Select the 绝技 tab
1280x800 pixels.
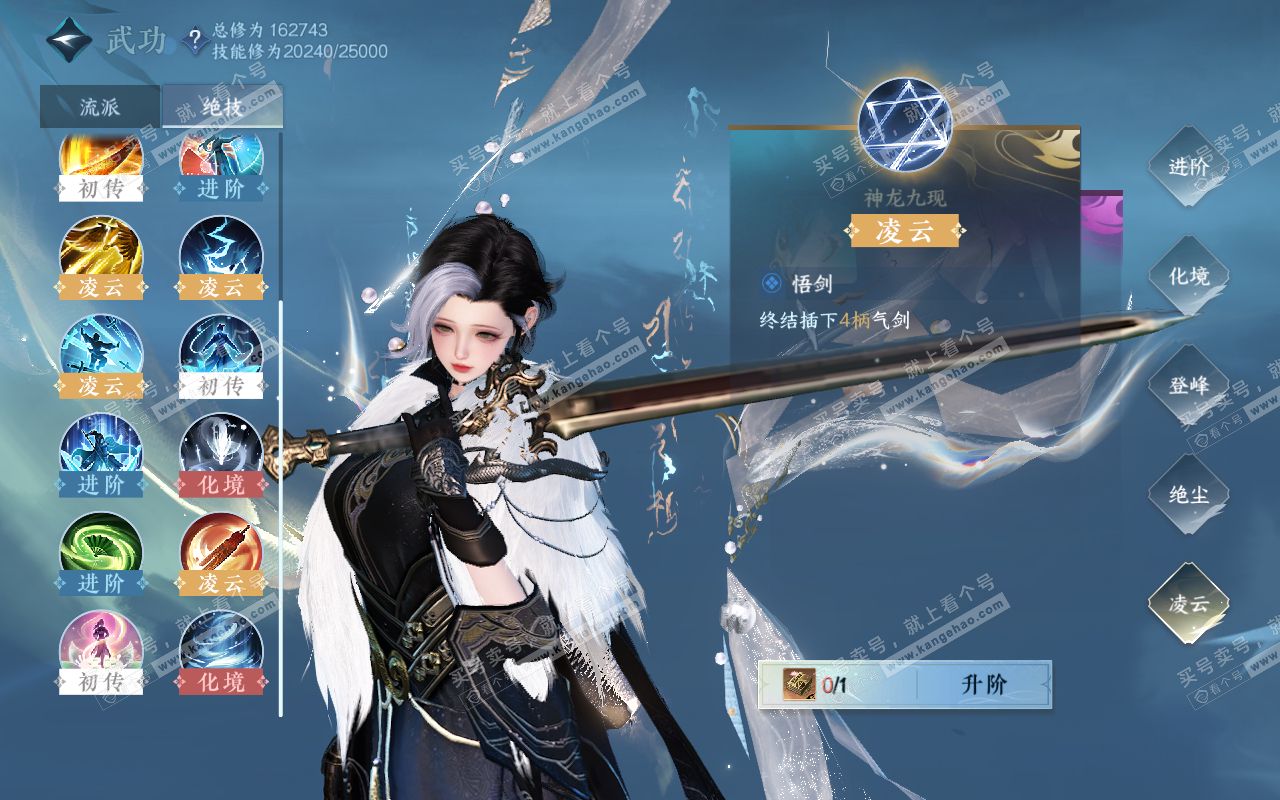[222, 107]
